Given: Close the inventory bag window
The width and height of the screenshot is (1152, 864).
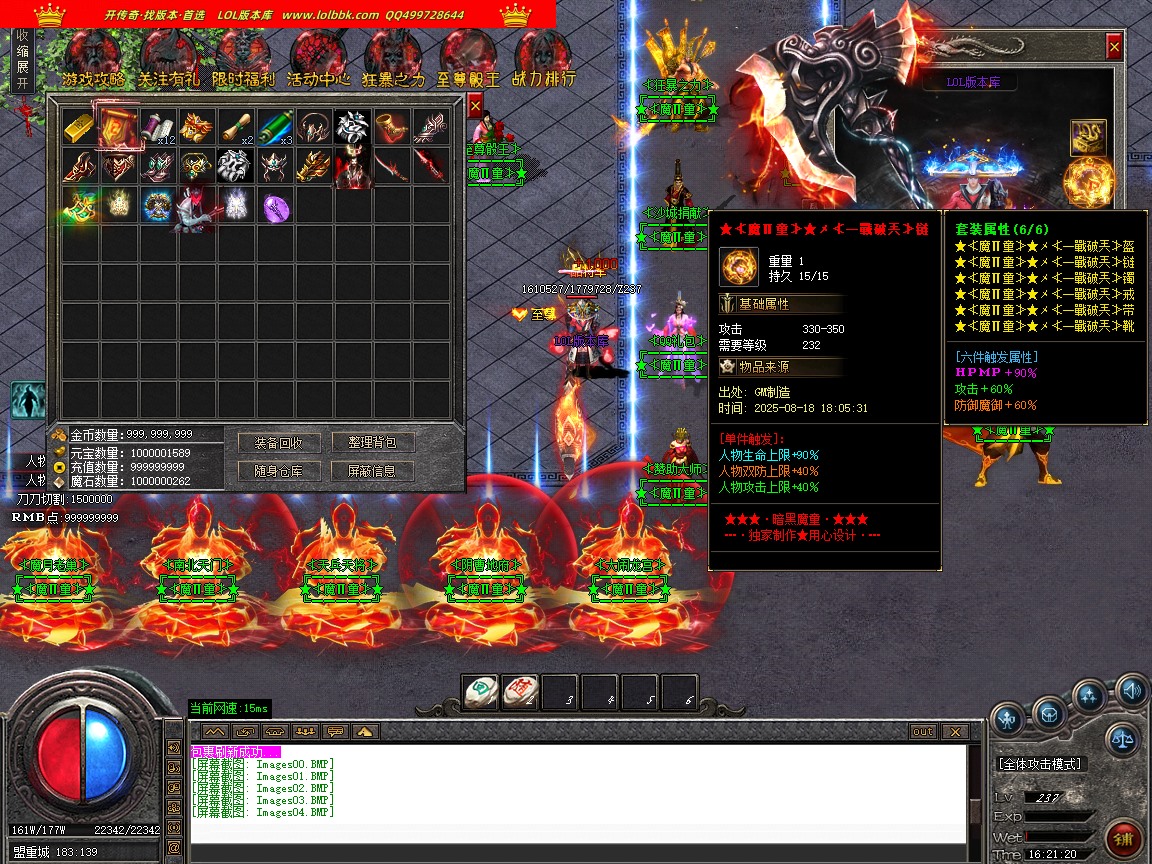Looking at the screenshot, I should point(475,104).
